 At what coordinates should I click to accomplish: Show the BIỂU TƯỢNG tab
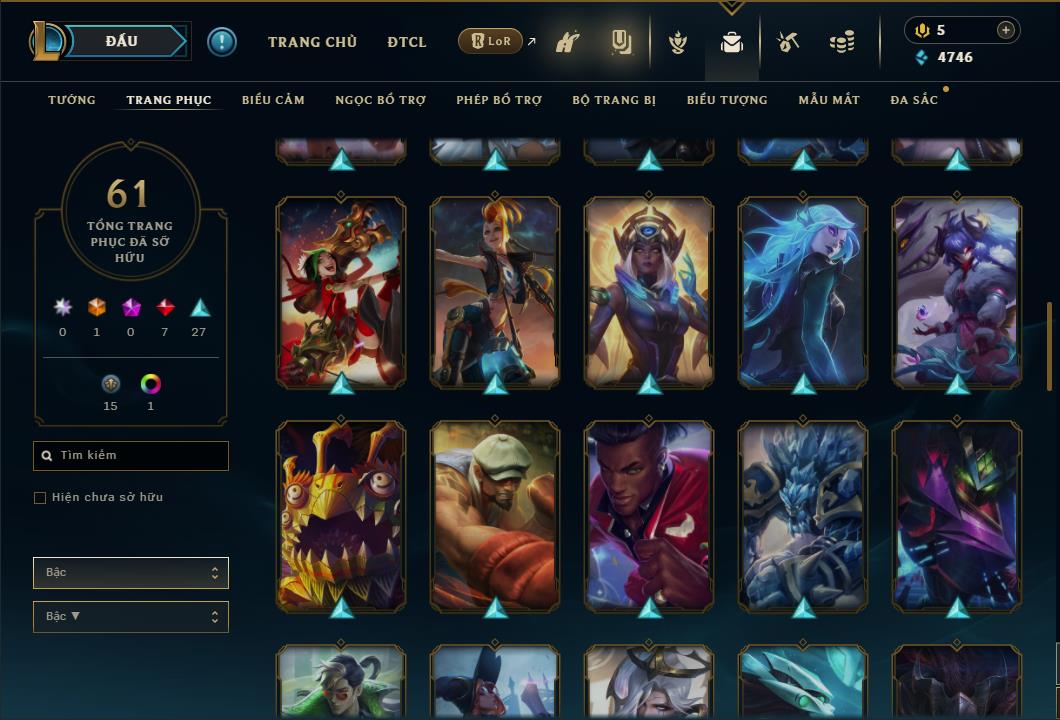pyautogui.click(x=727, y=100)
